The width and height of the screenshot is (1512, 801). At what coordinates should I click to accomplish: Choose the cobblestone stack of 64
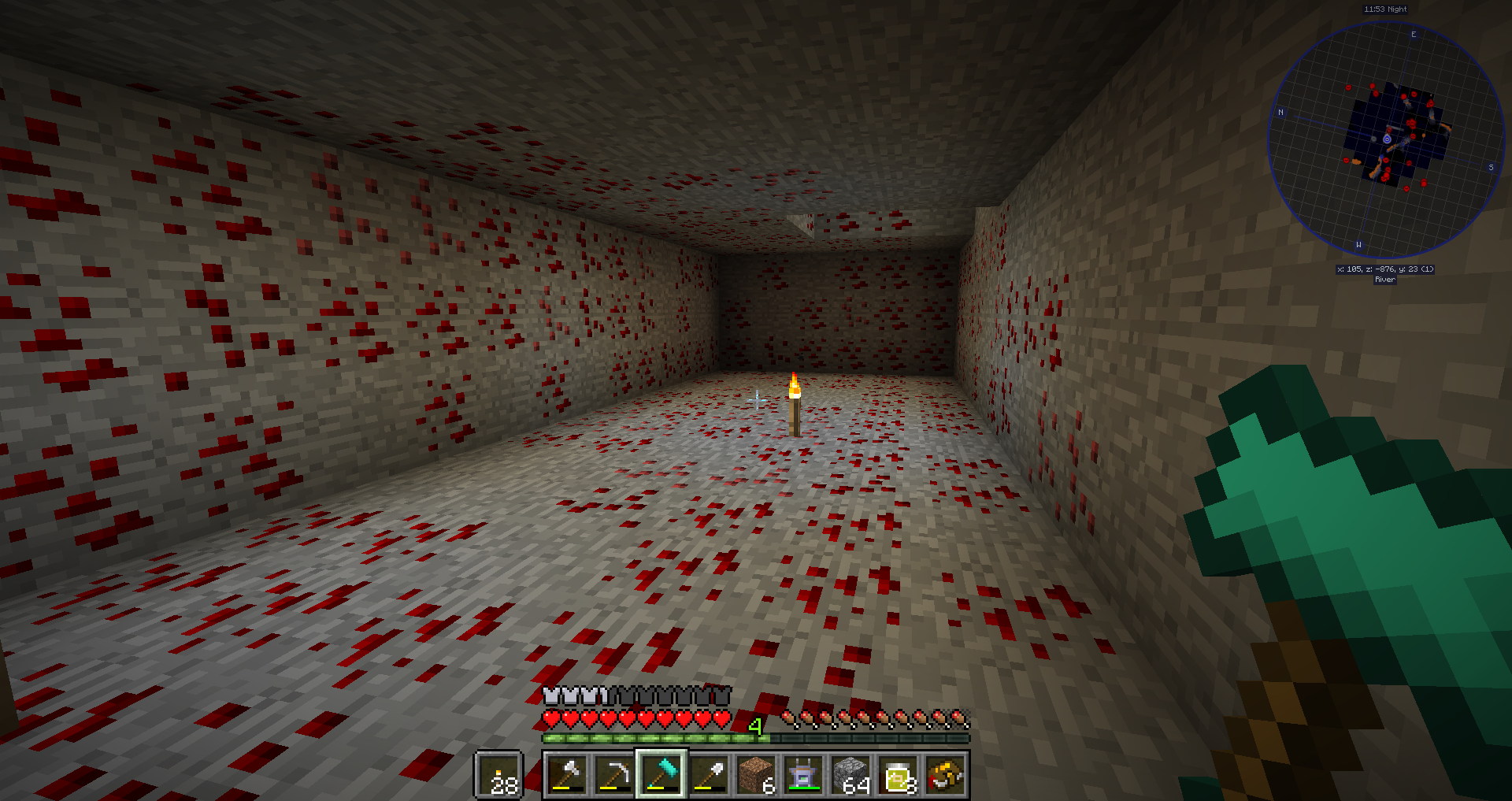coord(850,774)
